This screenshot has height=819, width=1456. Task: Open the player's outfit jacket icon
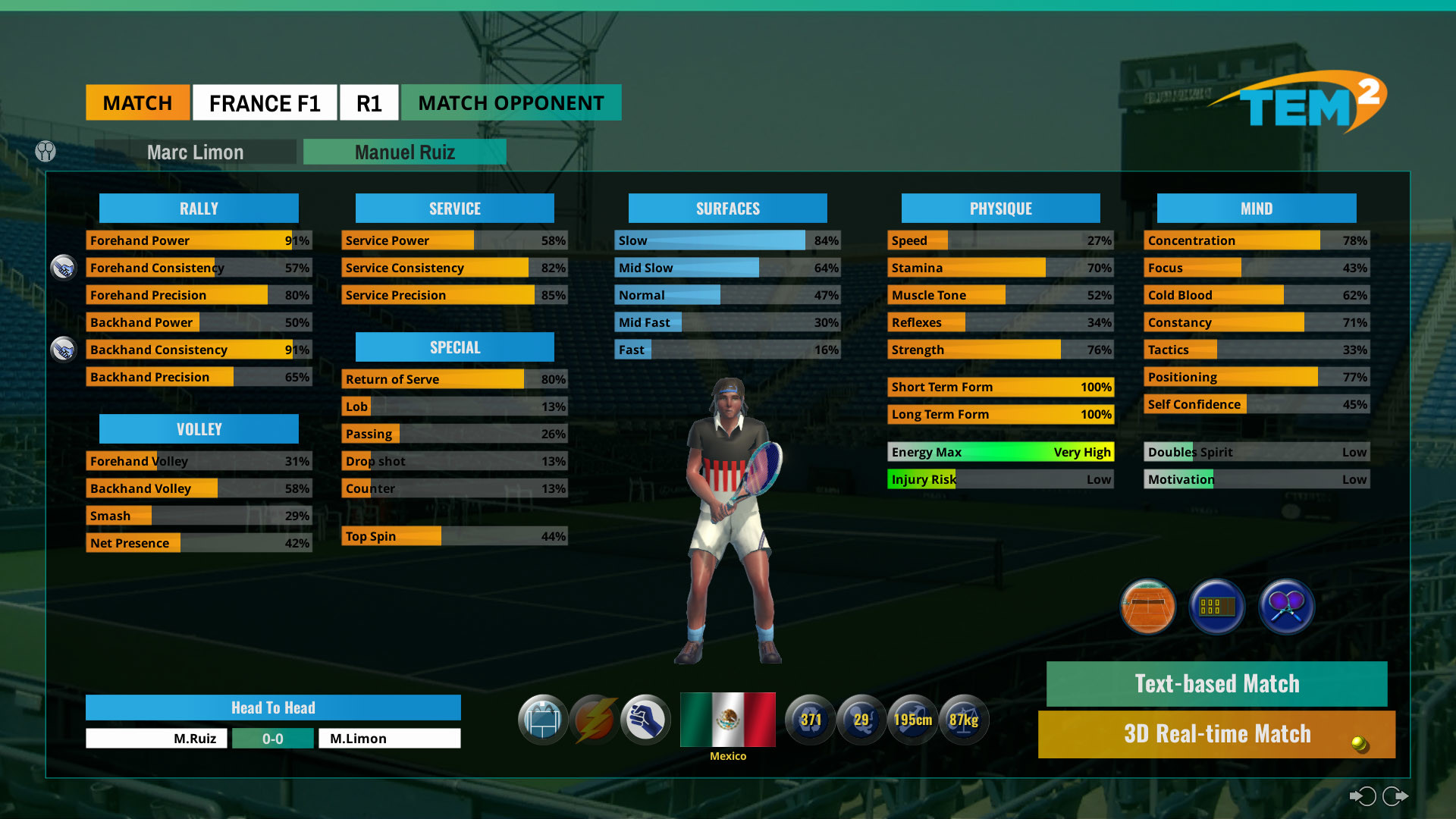(543, 720)
